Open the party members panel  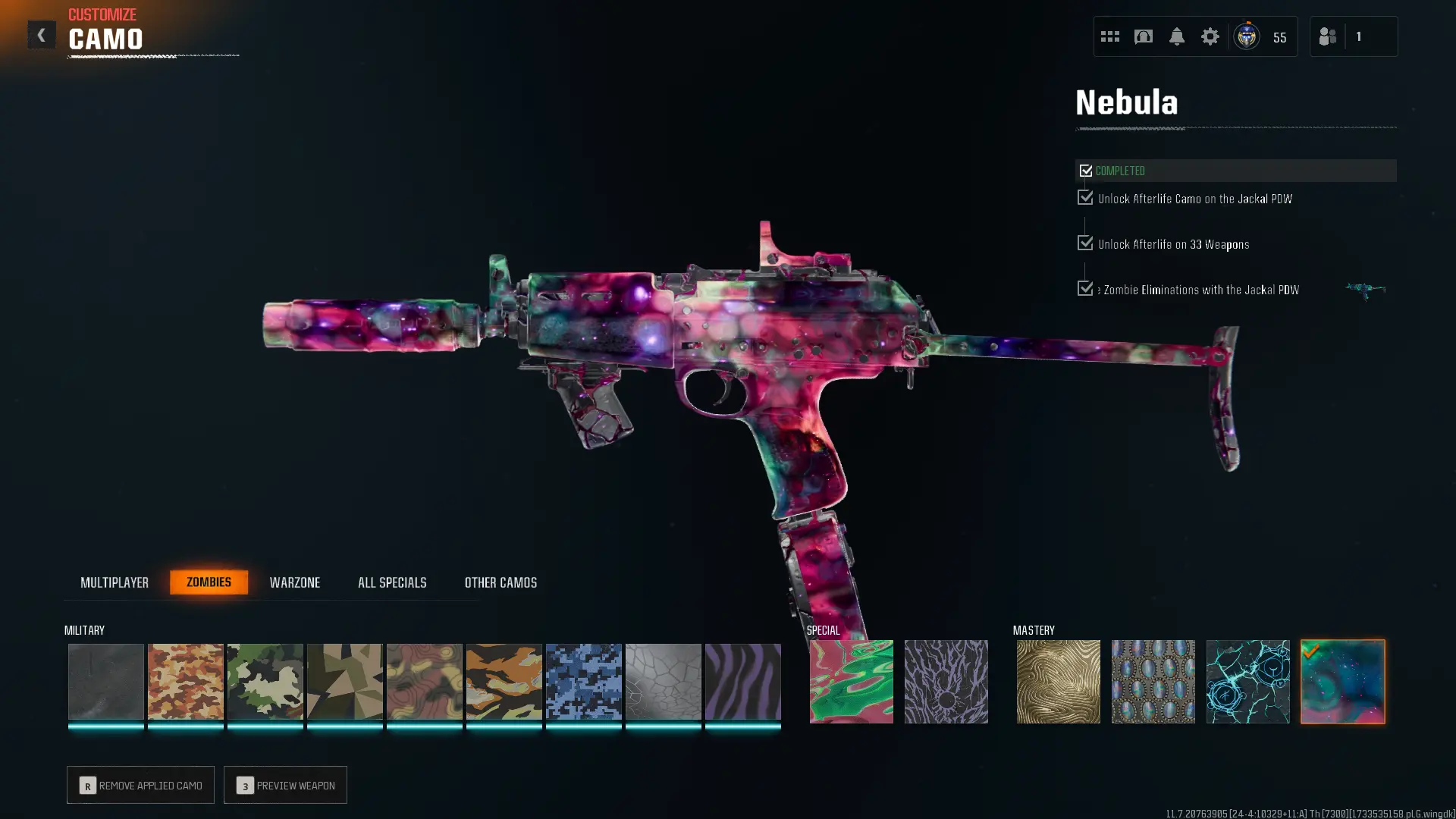tap(1353, 36)
